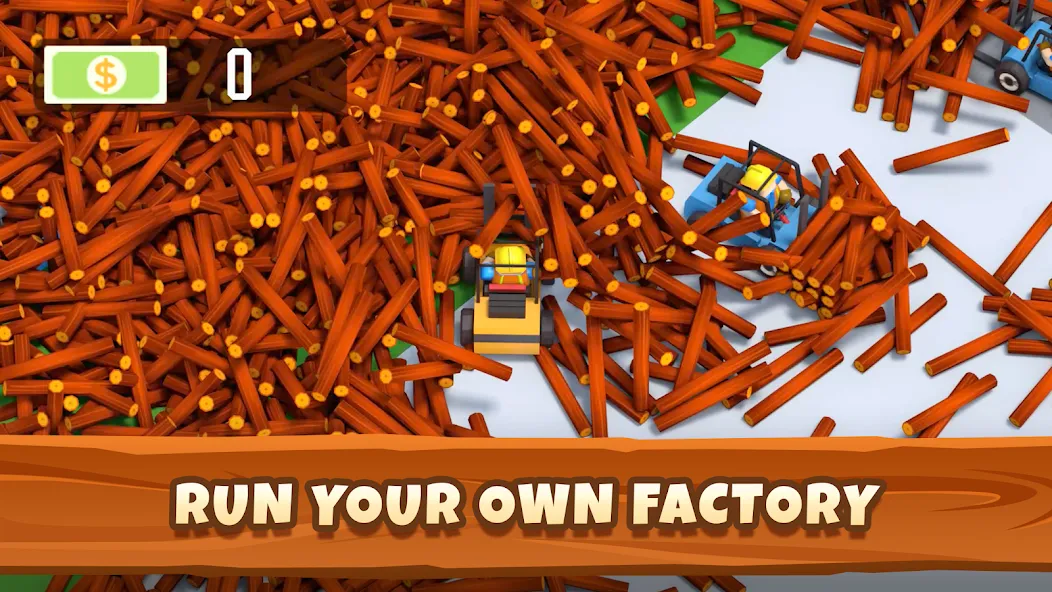
Task: Click the green dollar cash icon
Action: (105, 75)
